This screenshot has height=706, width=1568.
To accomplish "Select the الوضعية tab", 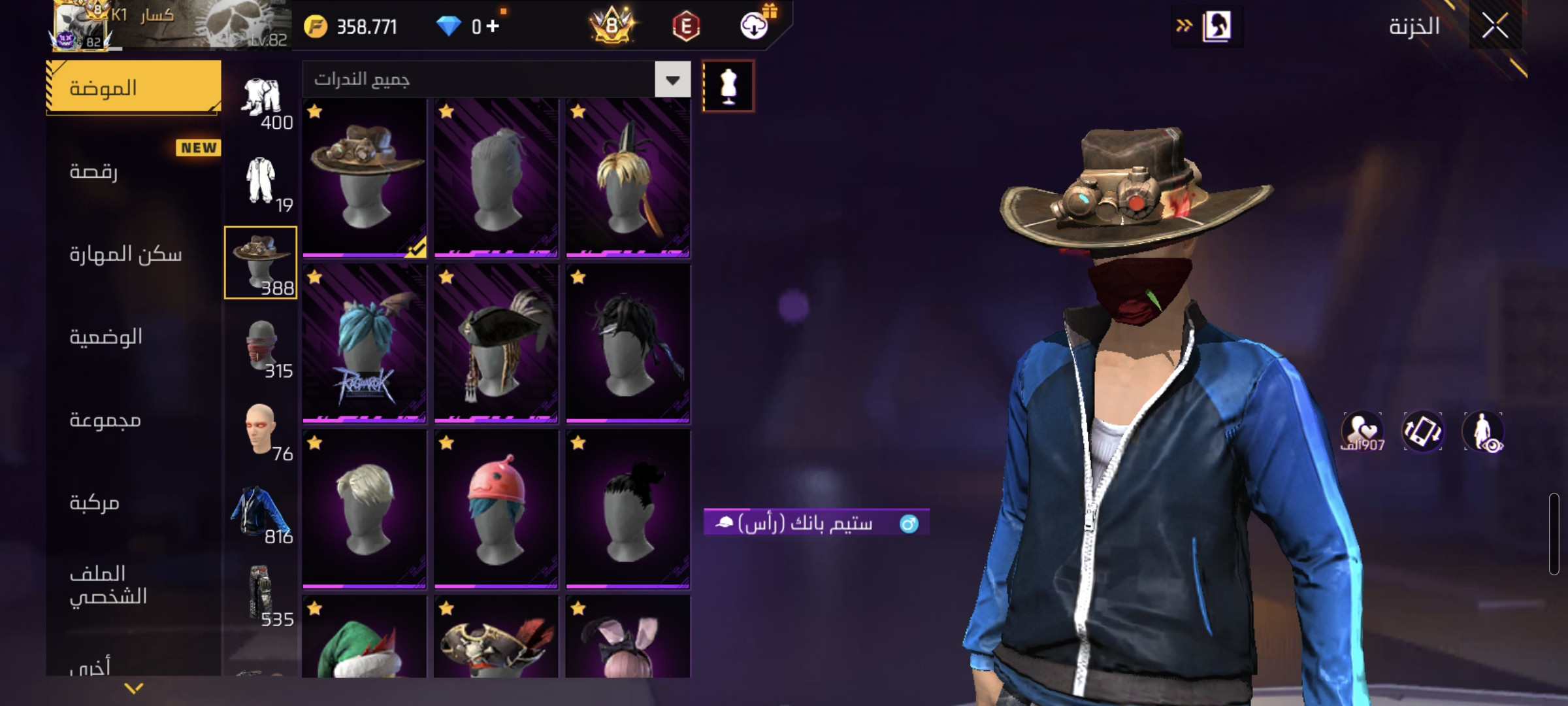I will 134,337.
